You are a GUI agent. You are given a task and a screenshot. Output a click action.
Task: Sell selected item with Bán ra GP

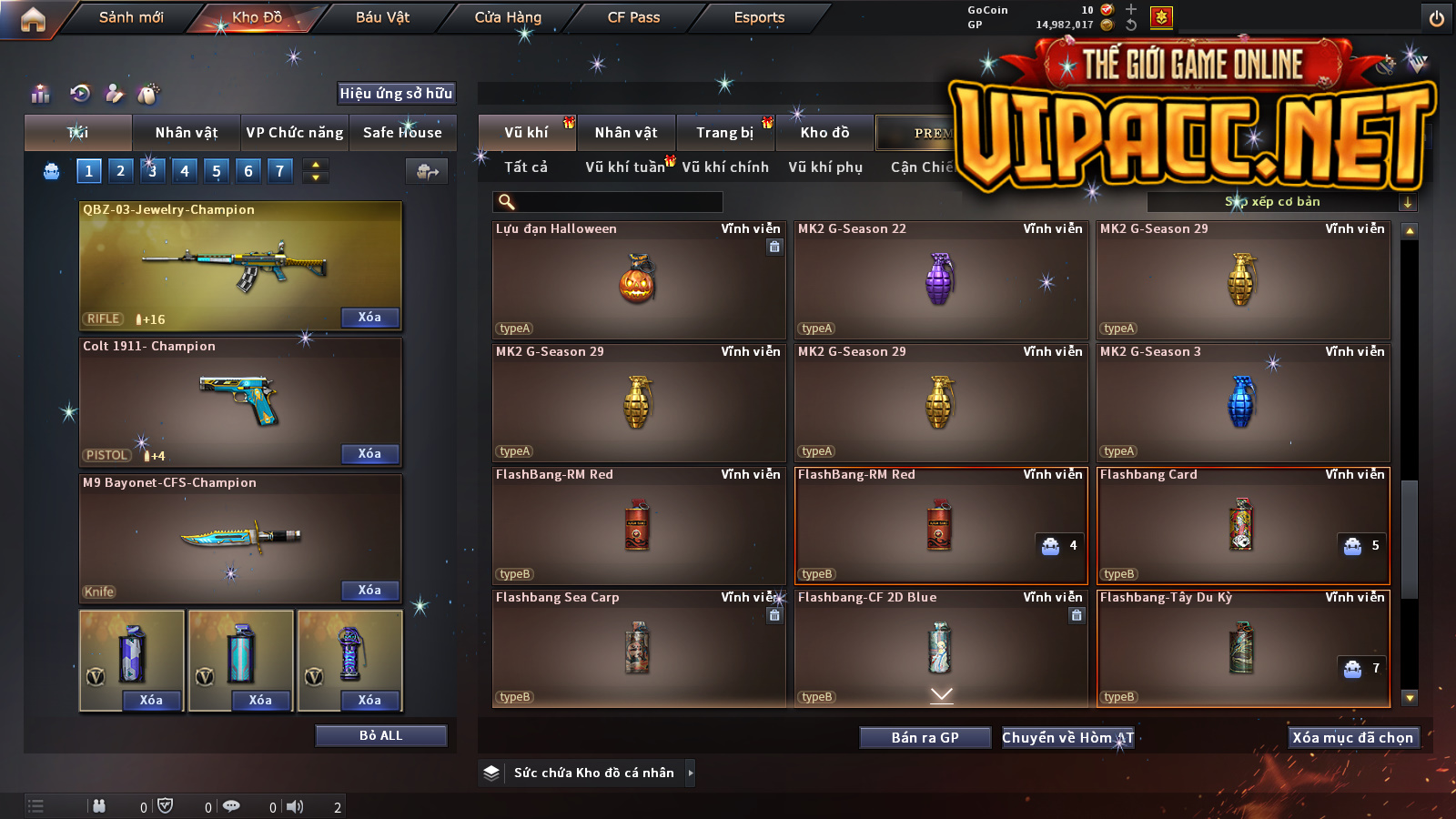925,738
